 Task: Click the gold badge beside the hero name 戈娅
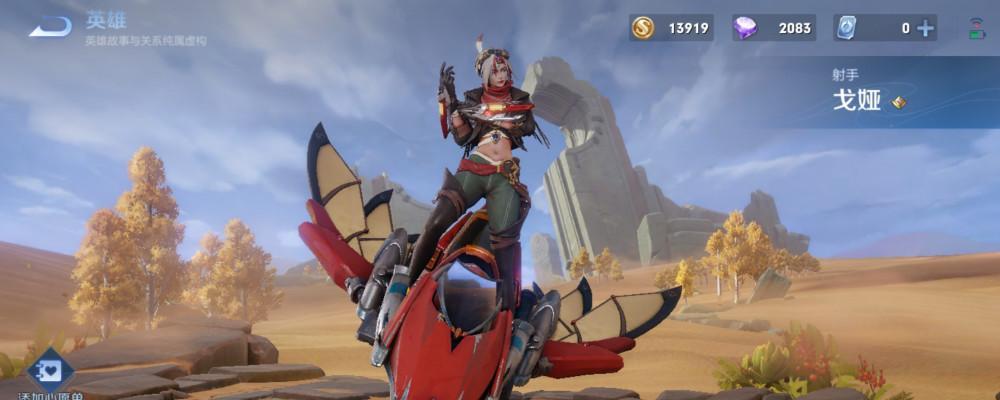coord(899,102)
